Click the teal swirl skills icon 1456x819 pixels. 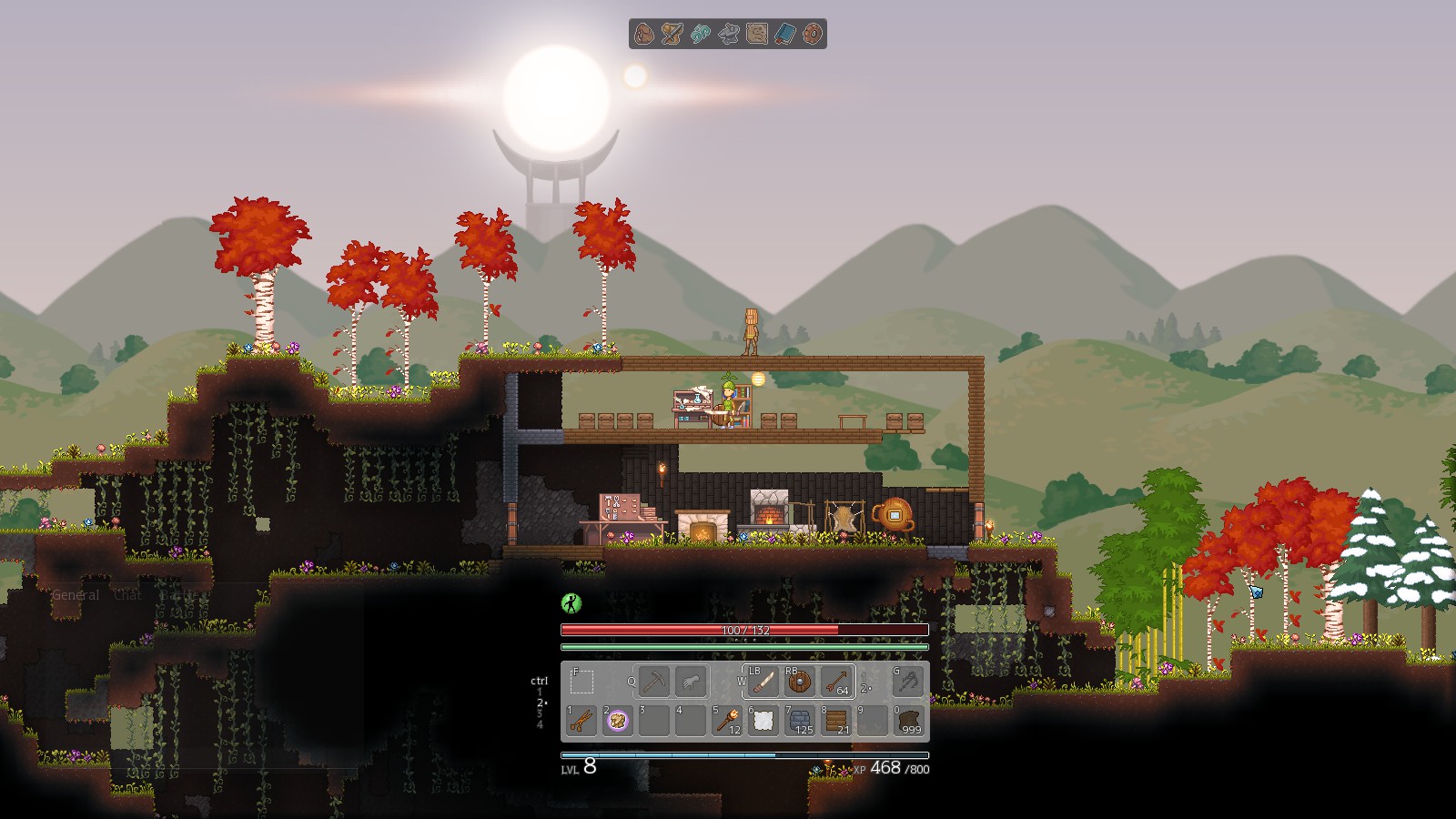coord(701,35)
